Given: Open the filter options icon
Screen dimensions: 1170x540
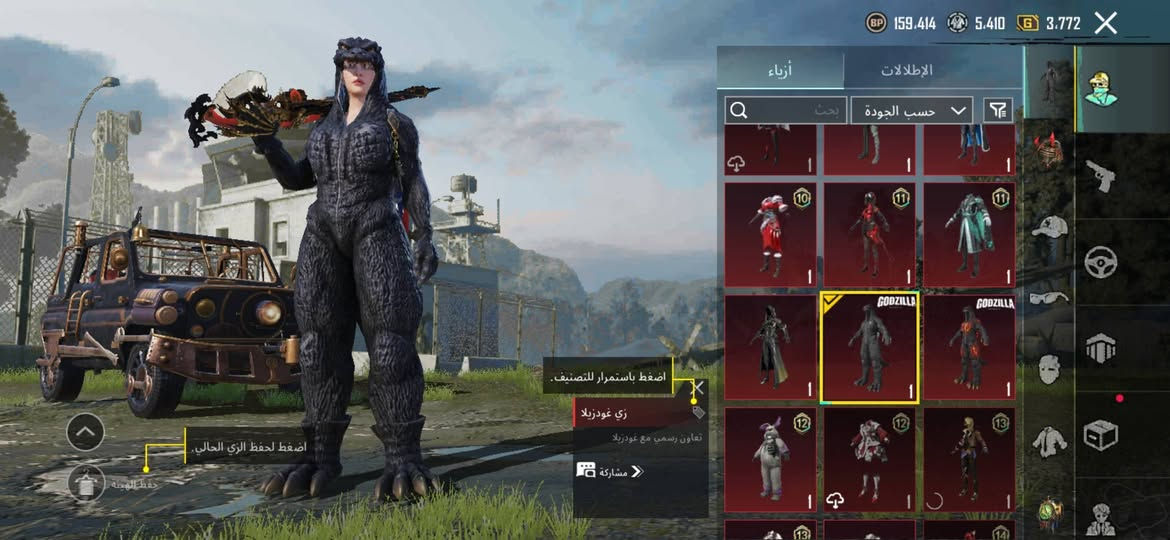Looking at the screenshot, I should 998,110.
